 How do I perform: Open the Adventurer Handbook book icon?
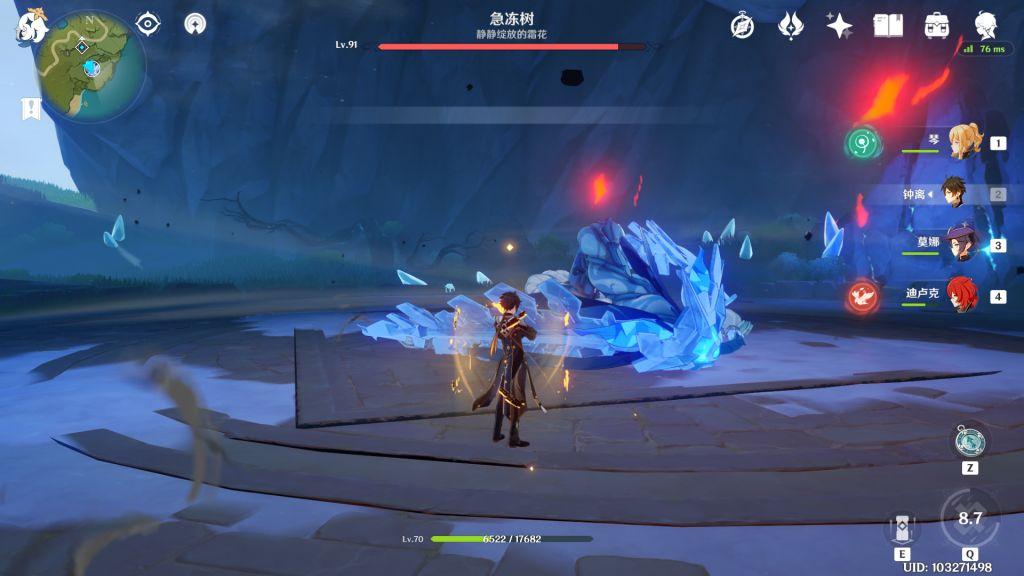coord(888,26)
